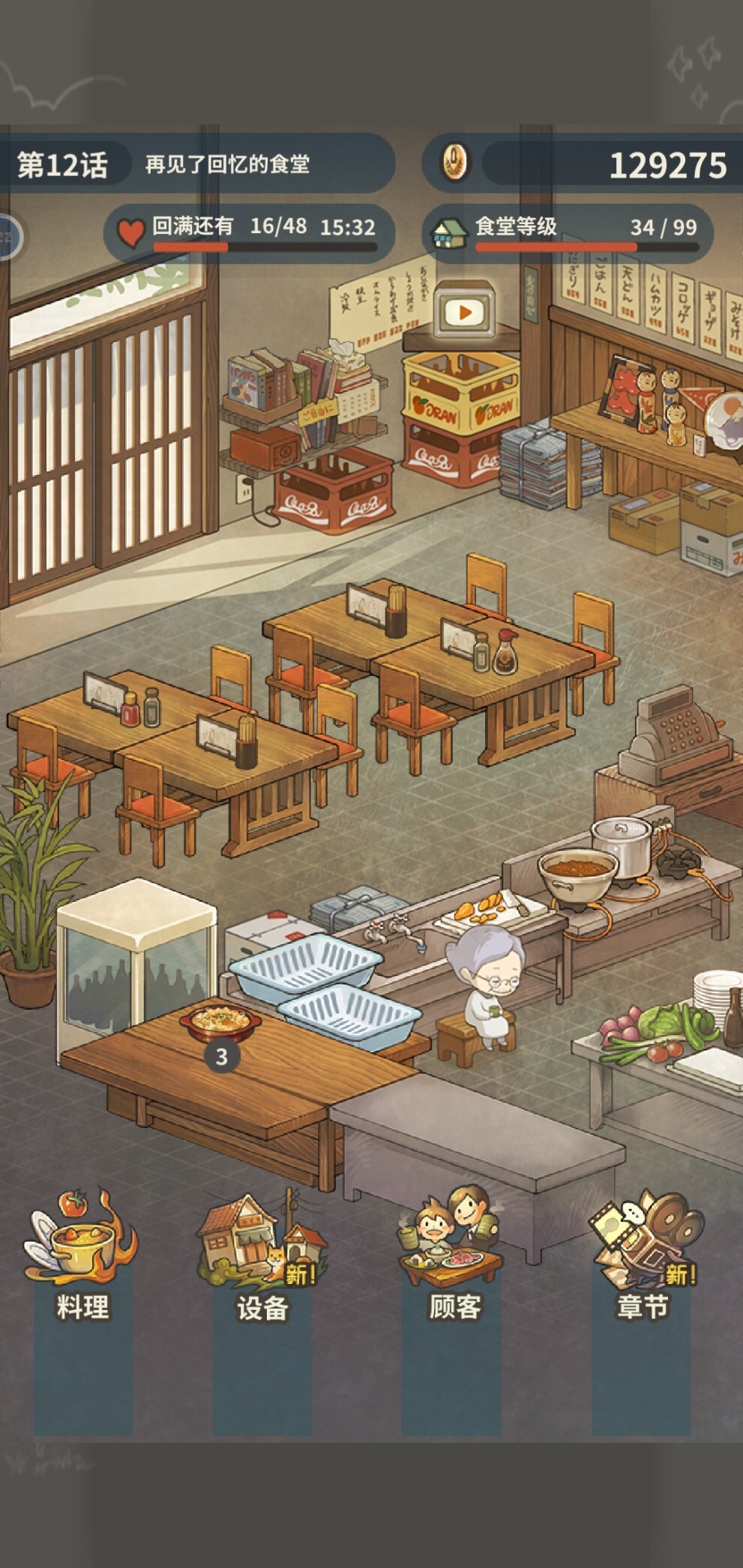The height and width of the screenshot is (1568, 743).
Task: Open the 食堂等级 restaurant level panel
Action: coord(571,232)
